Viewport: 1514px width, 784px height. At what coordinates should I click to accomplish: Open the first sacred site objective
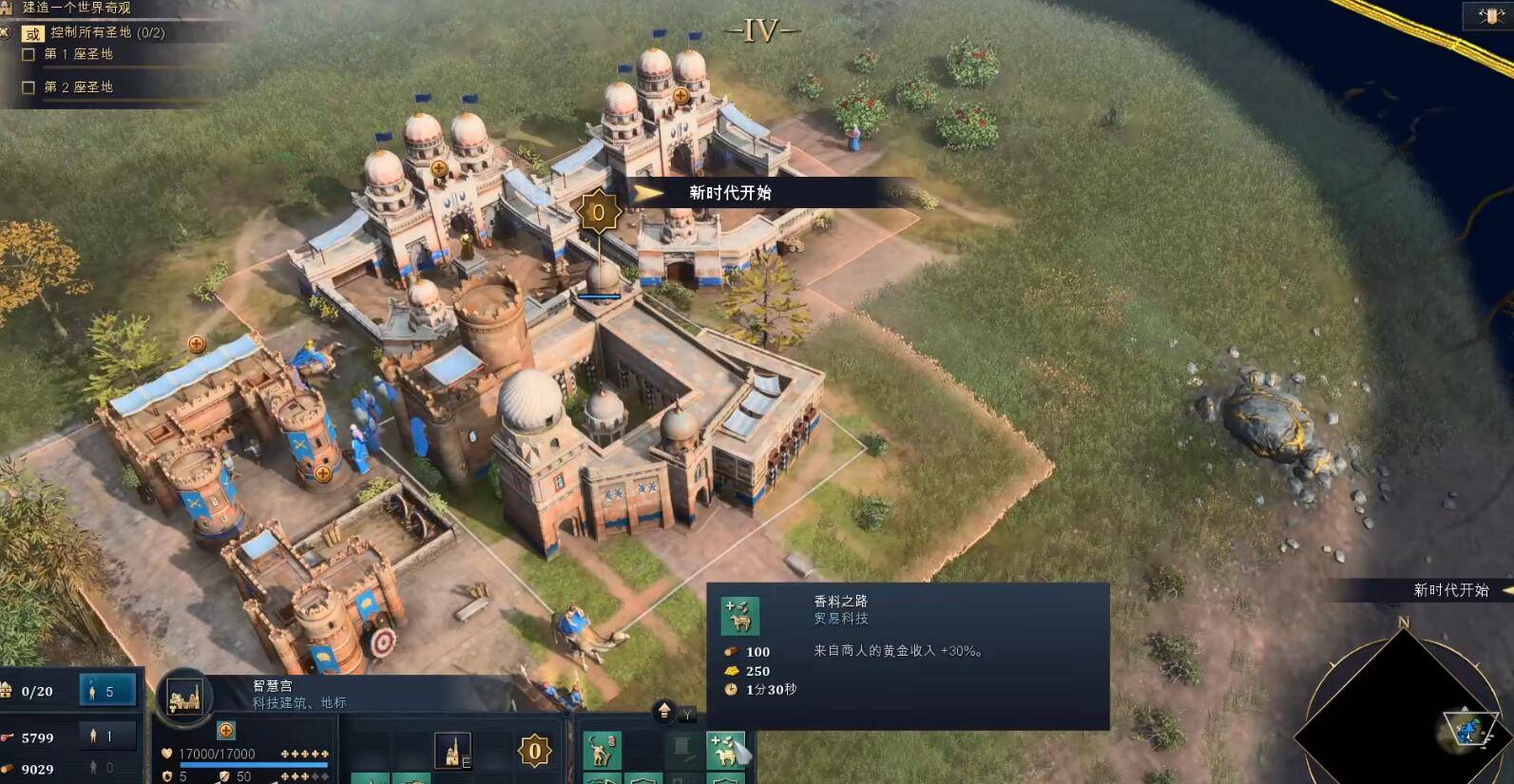[x=78, y=54]
